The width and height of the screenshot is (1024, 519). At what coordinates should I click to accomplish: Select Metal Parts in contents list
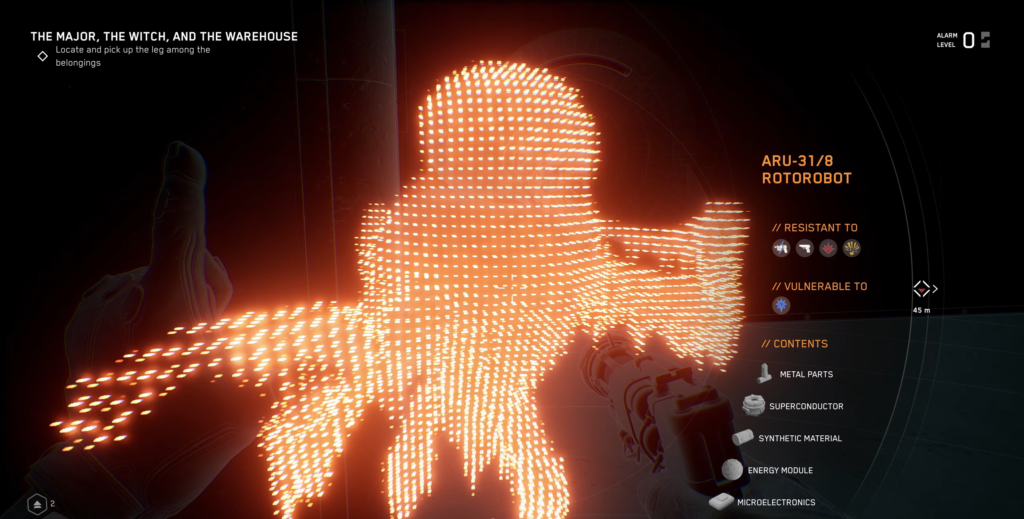pyautogui.click(x=805, y=374)
